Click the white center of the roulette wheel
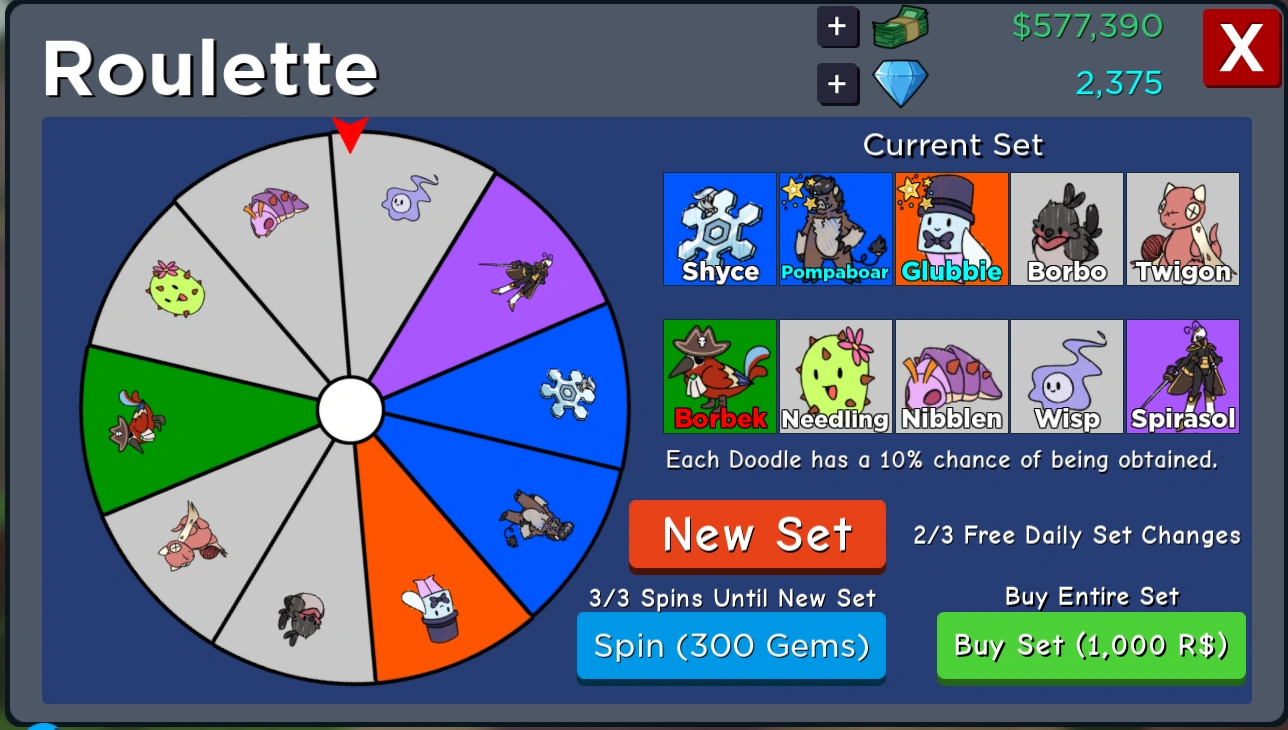The image size is (1288, 730). coord(351,408)
